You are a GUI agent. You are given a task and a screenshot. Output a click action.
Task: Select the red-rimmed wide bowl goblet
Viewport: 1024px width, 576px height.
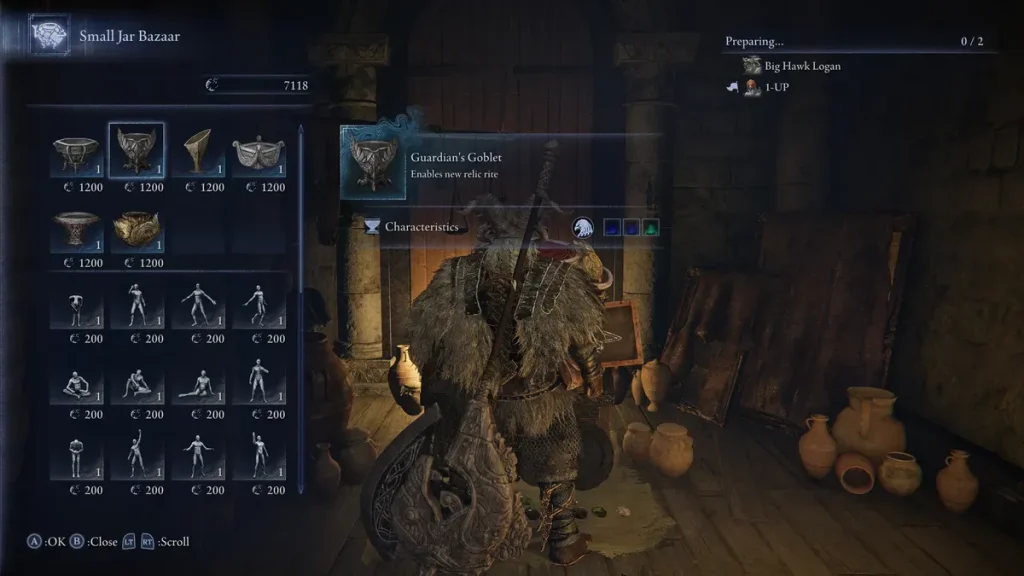point(76,229)
